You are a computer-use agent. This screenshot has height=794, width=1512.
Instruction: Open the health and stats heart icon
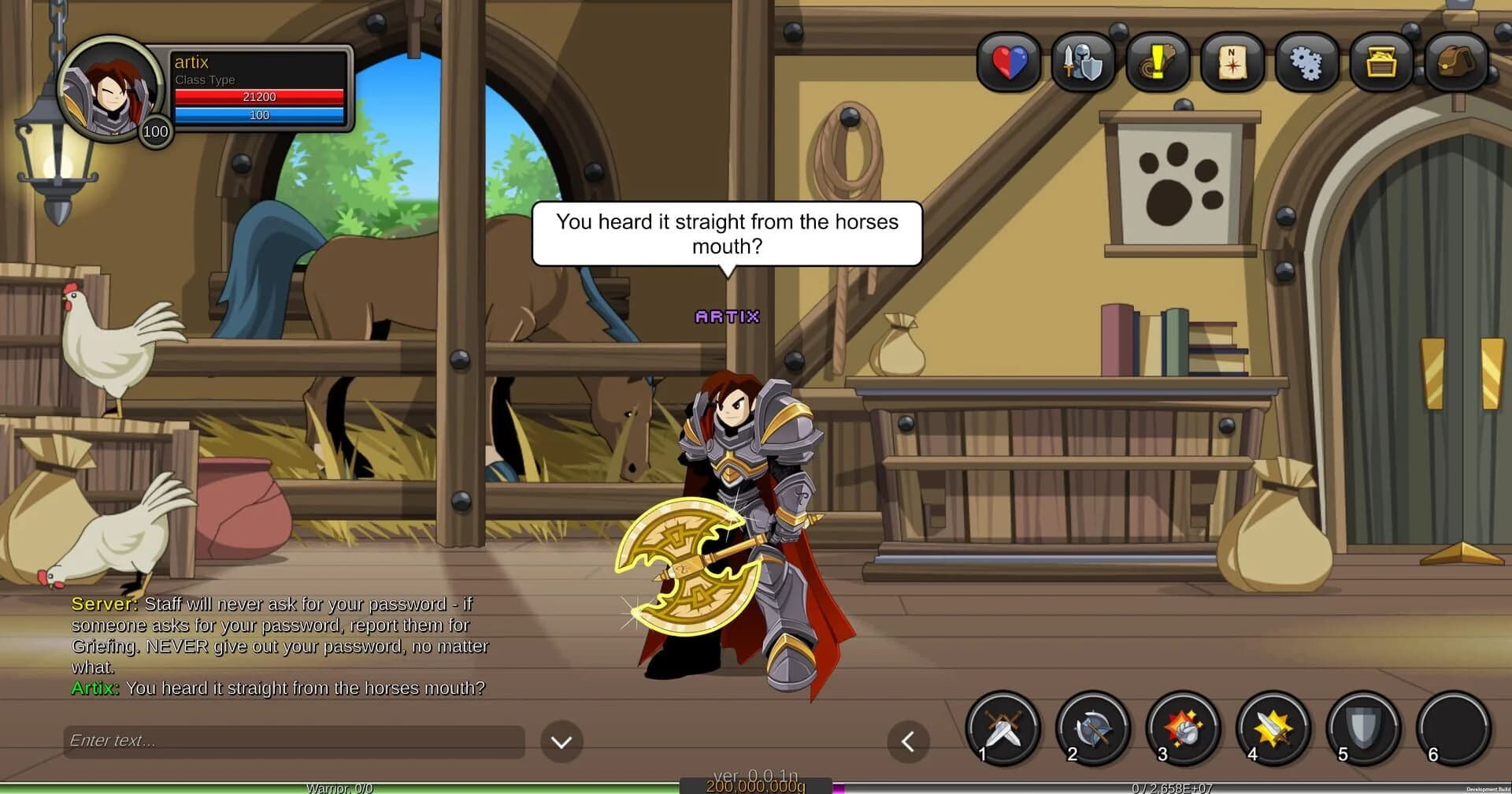(1009, 63)
